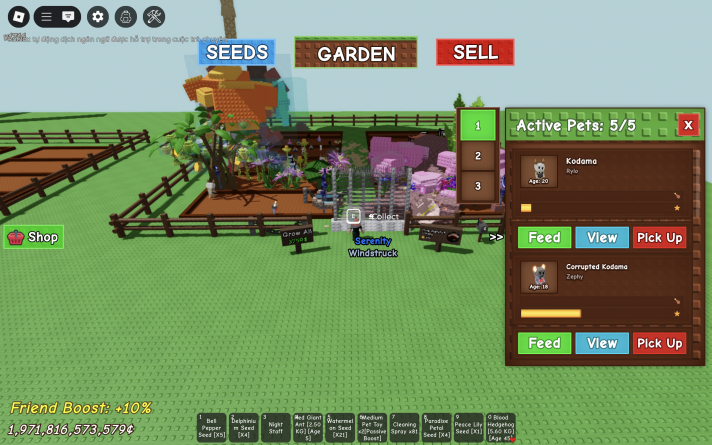
Task: Feed the Corrupted Kodama pet
Action: pyautogui.click(x=544, y=343)
